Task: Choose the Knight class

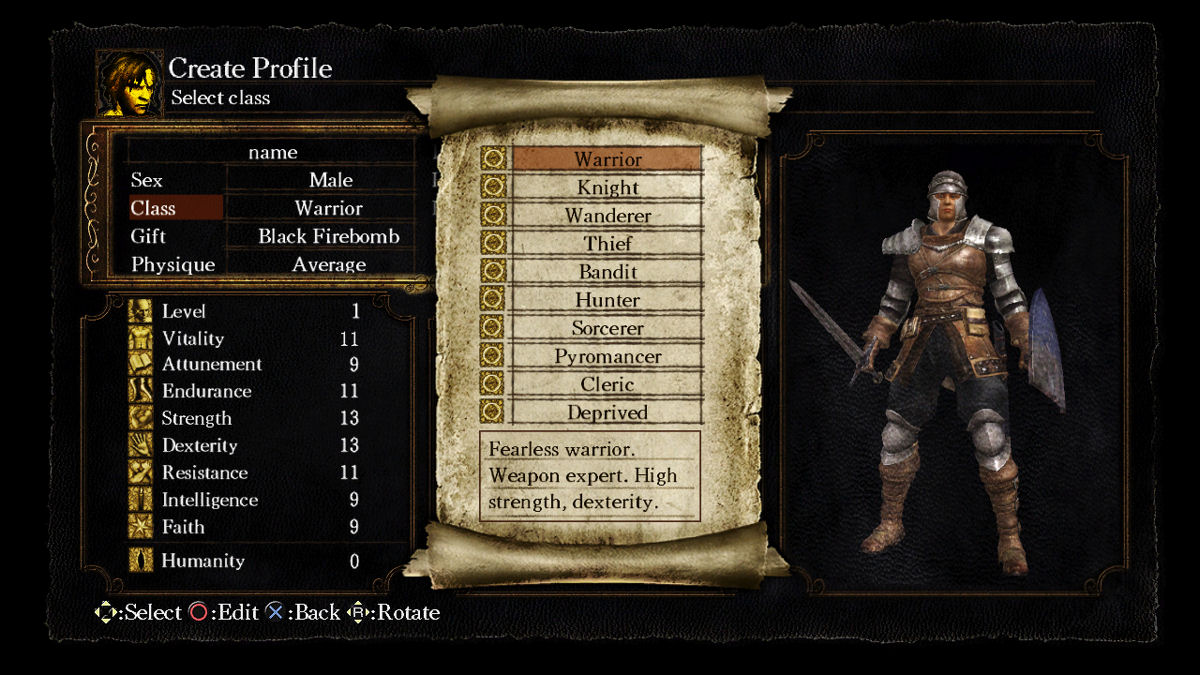Action: pos(607,187)
